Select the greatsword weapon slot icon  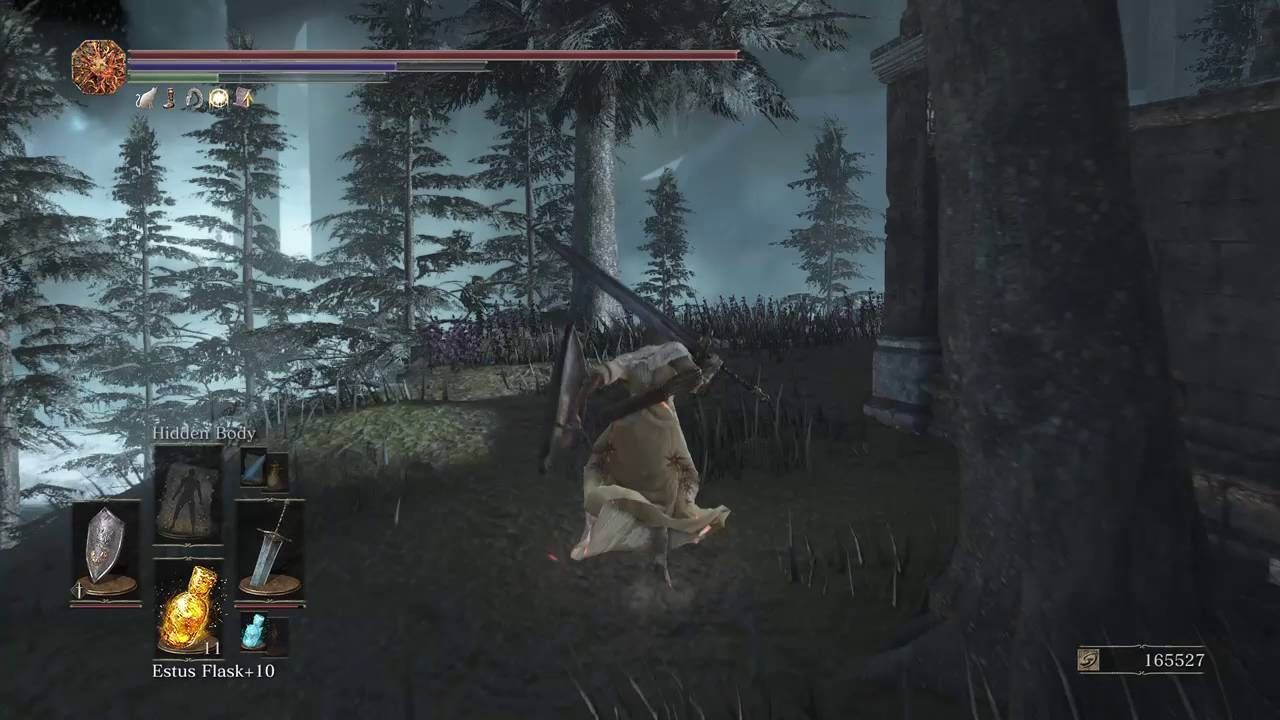click(270, 548)
